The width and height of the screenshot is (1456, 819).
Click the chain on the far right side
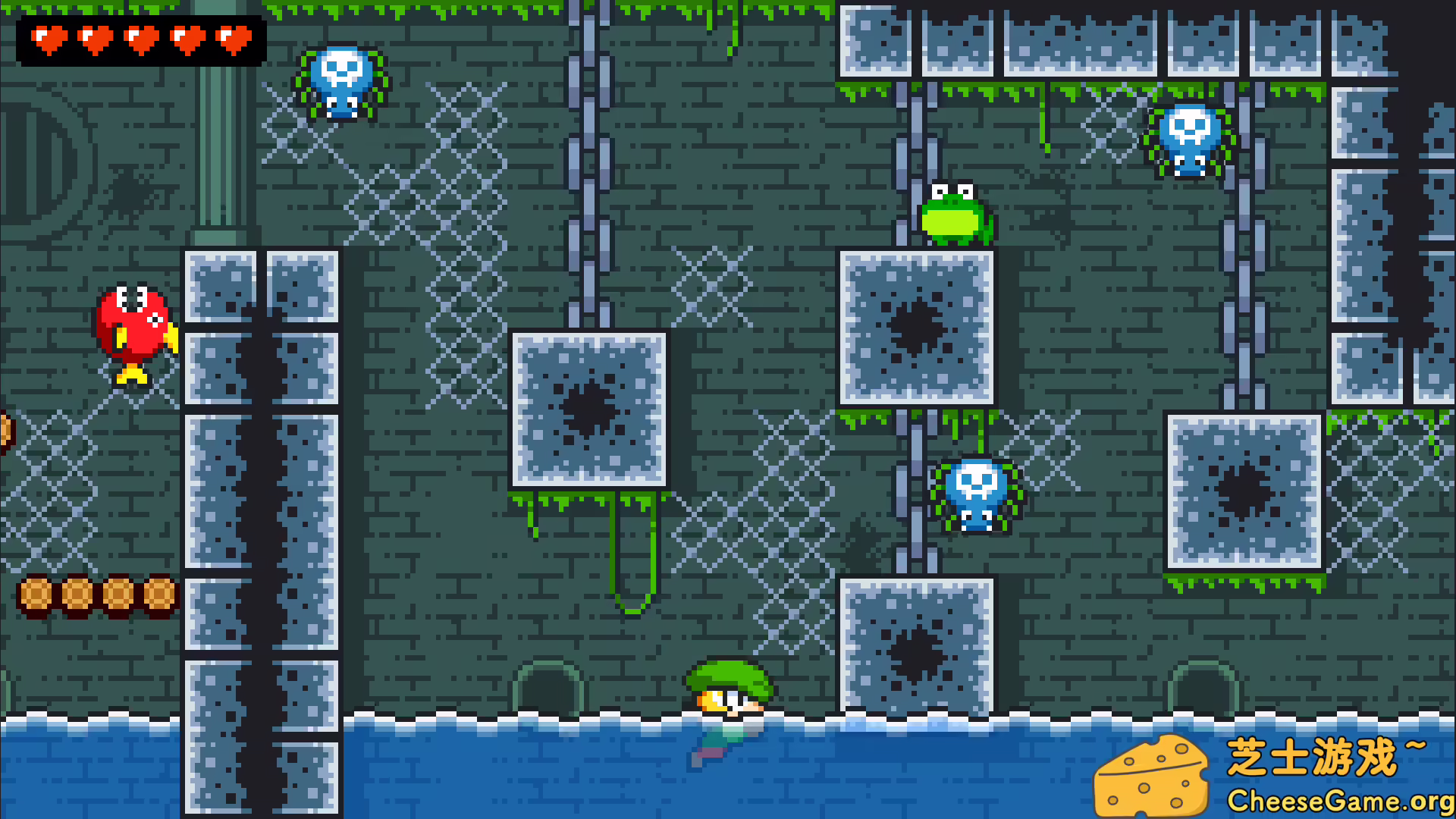[x=1244, y=303]
